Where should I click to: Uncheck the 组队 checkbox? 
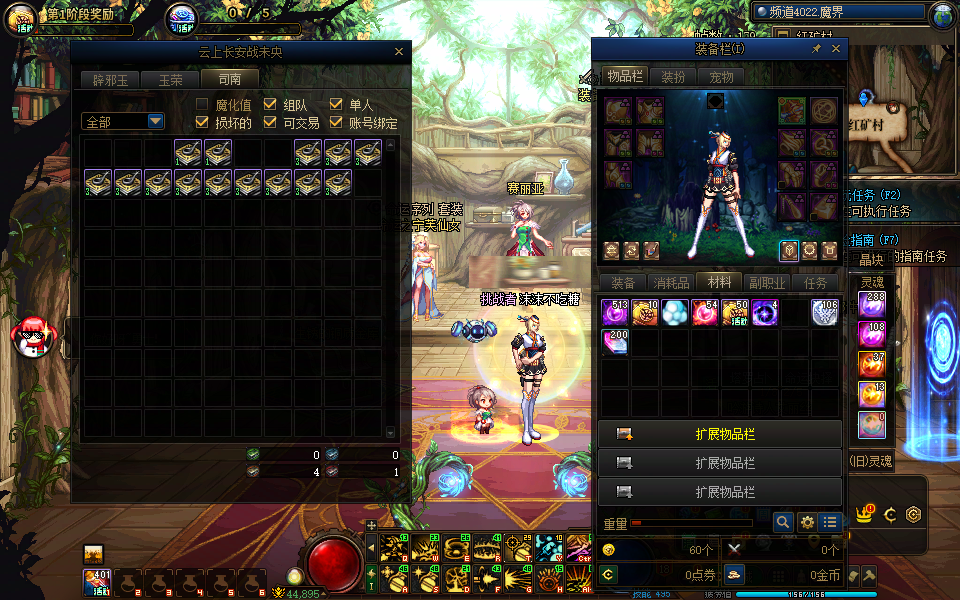coord(270,105)
